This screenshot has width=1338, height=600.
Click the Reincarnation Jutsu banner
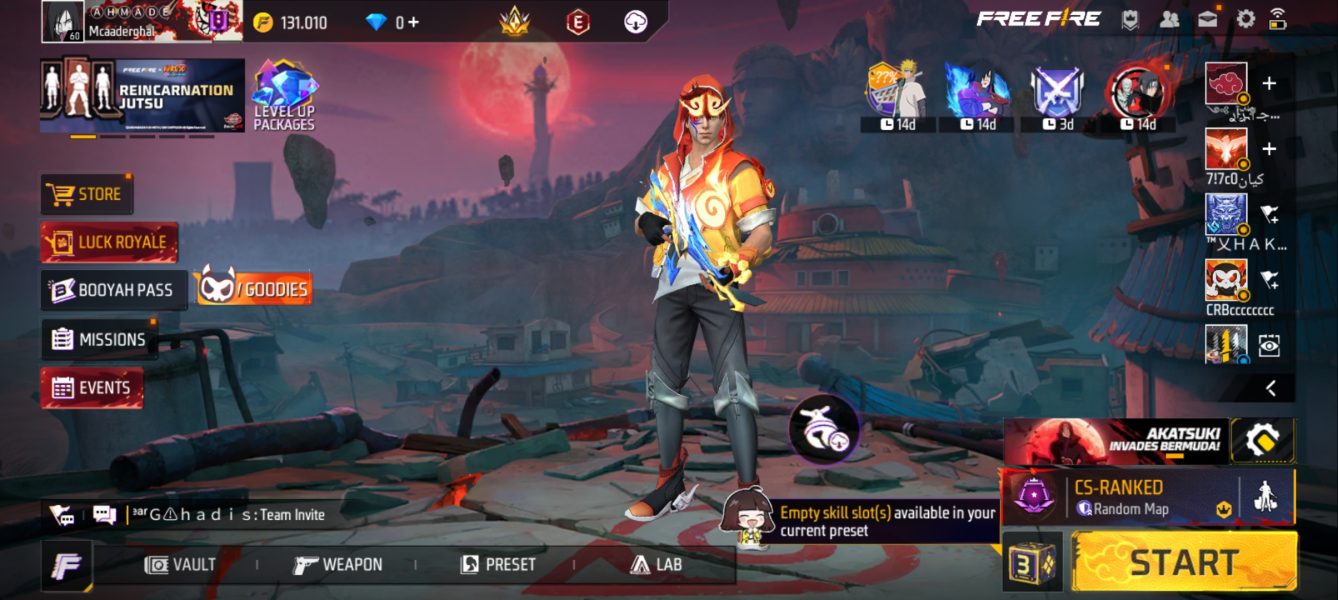(142, 95)
